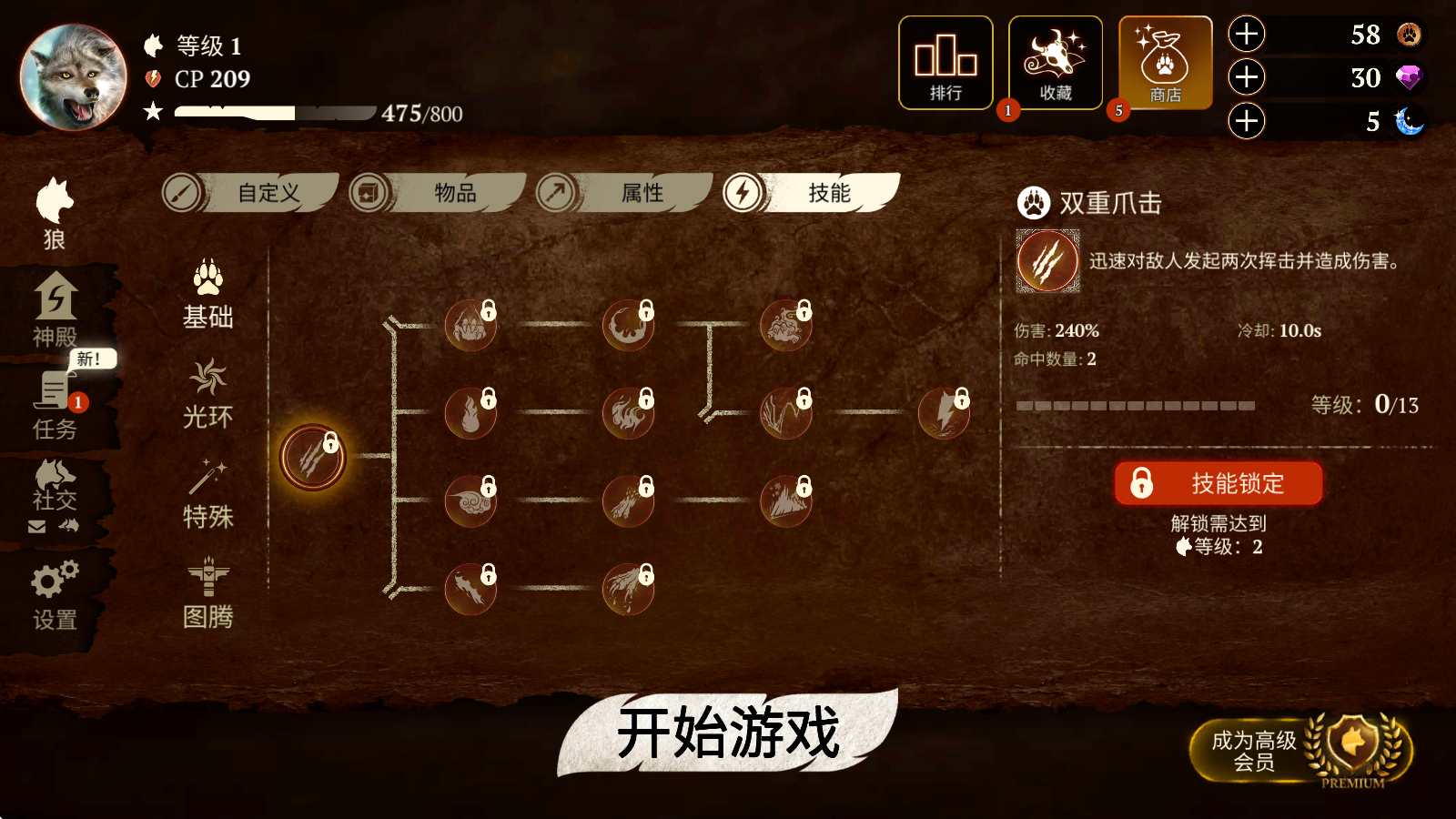Switch to the 特殊 special skill category
1456x819 pixels.
(x=207, y=496)
